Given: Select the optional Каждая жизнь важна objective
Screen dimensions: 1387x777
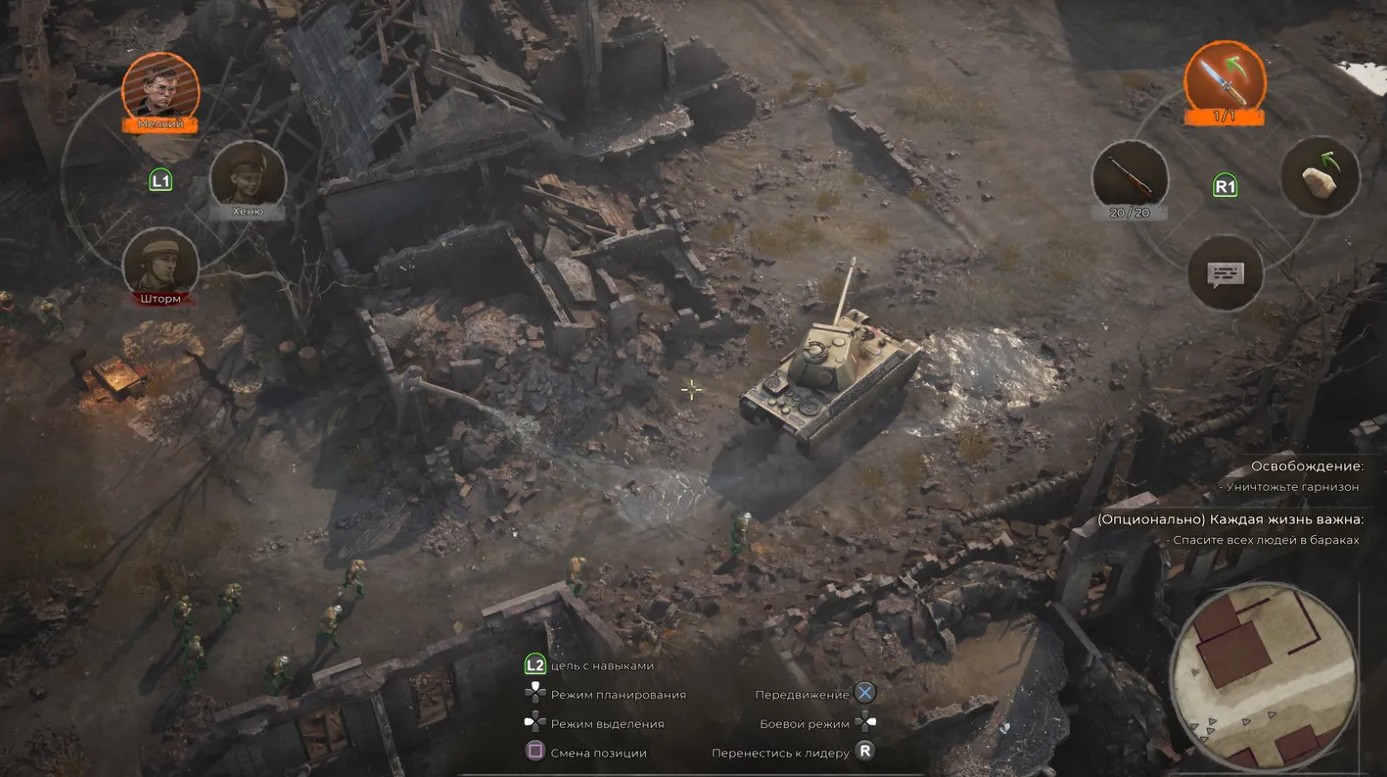Looking at the screenshot, I should tap(1229, 519).
